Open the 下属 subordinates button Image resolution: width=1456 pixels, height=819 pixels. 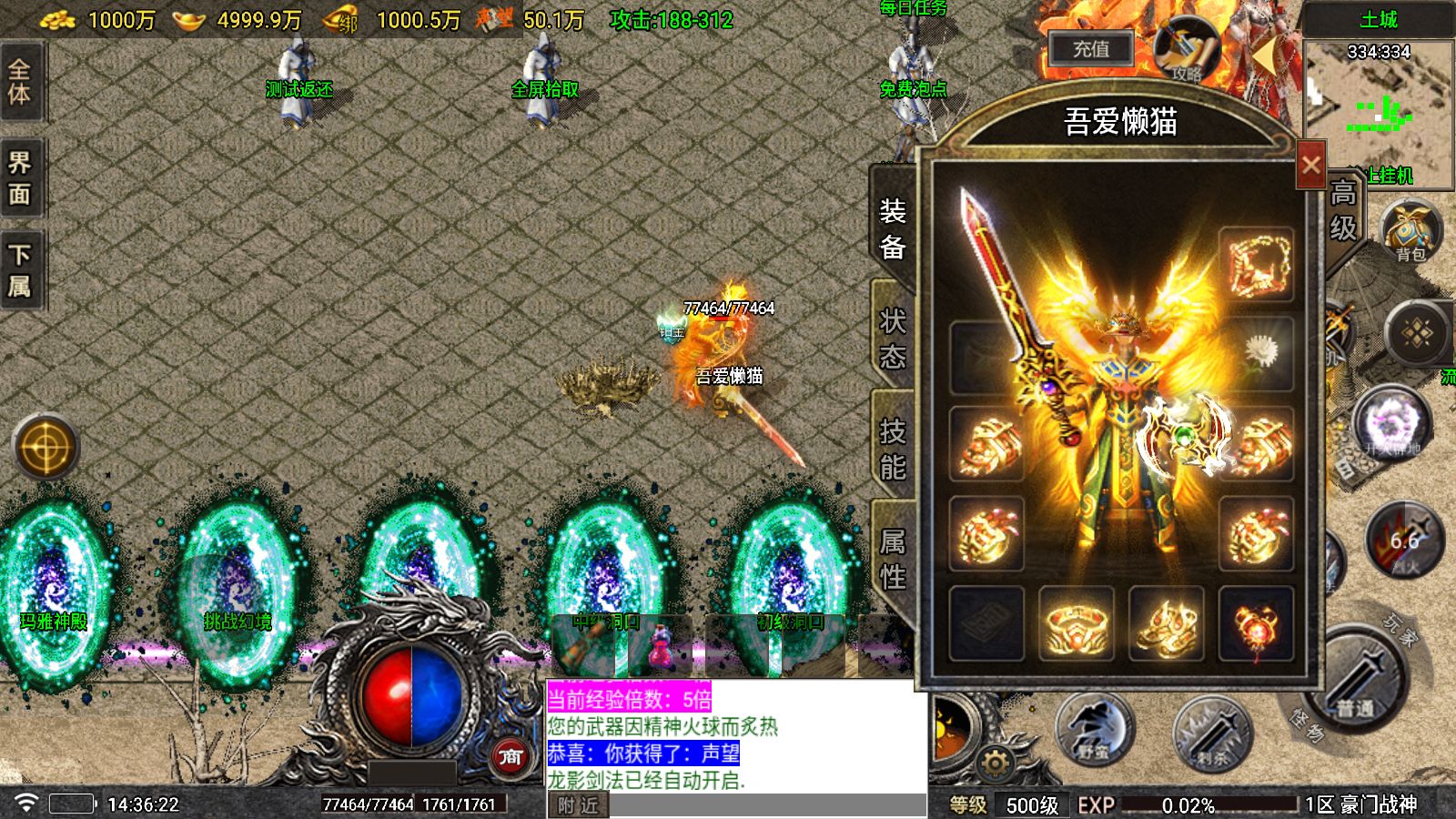pos(20,270)
